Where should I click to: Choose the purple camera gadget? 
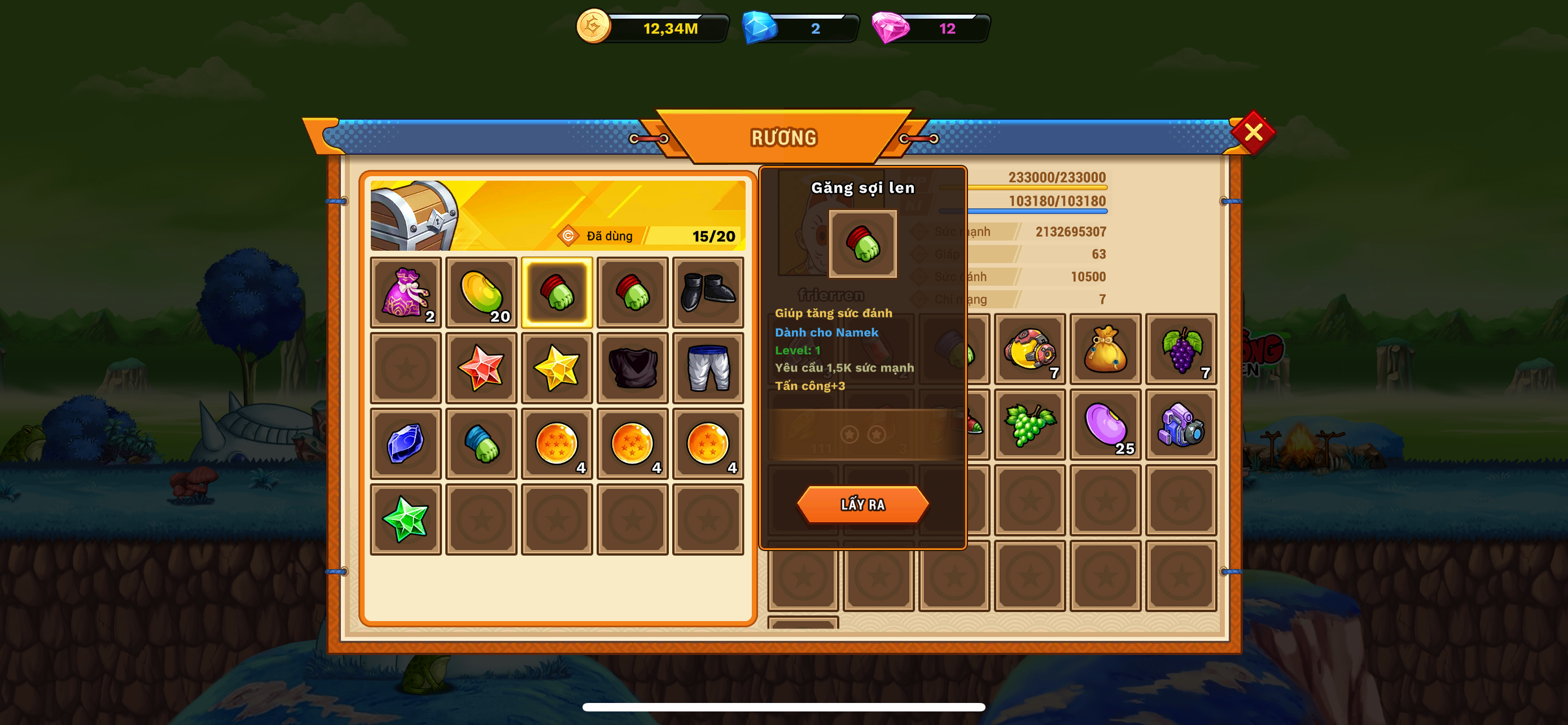1181,425
